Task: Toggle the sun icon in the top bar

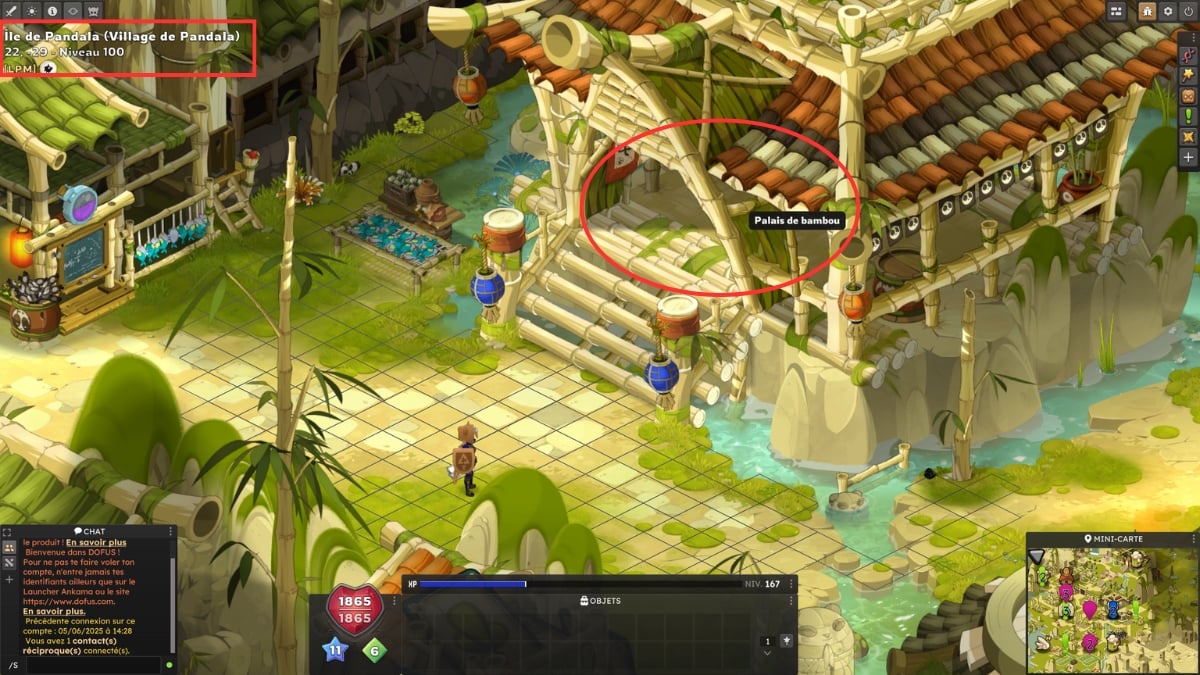Action: (32, 10)
